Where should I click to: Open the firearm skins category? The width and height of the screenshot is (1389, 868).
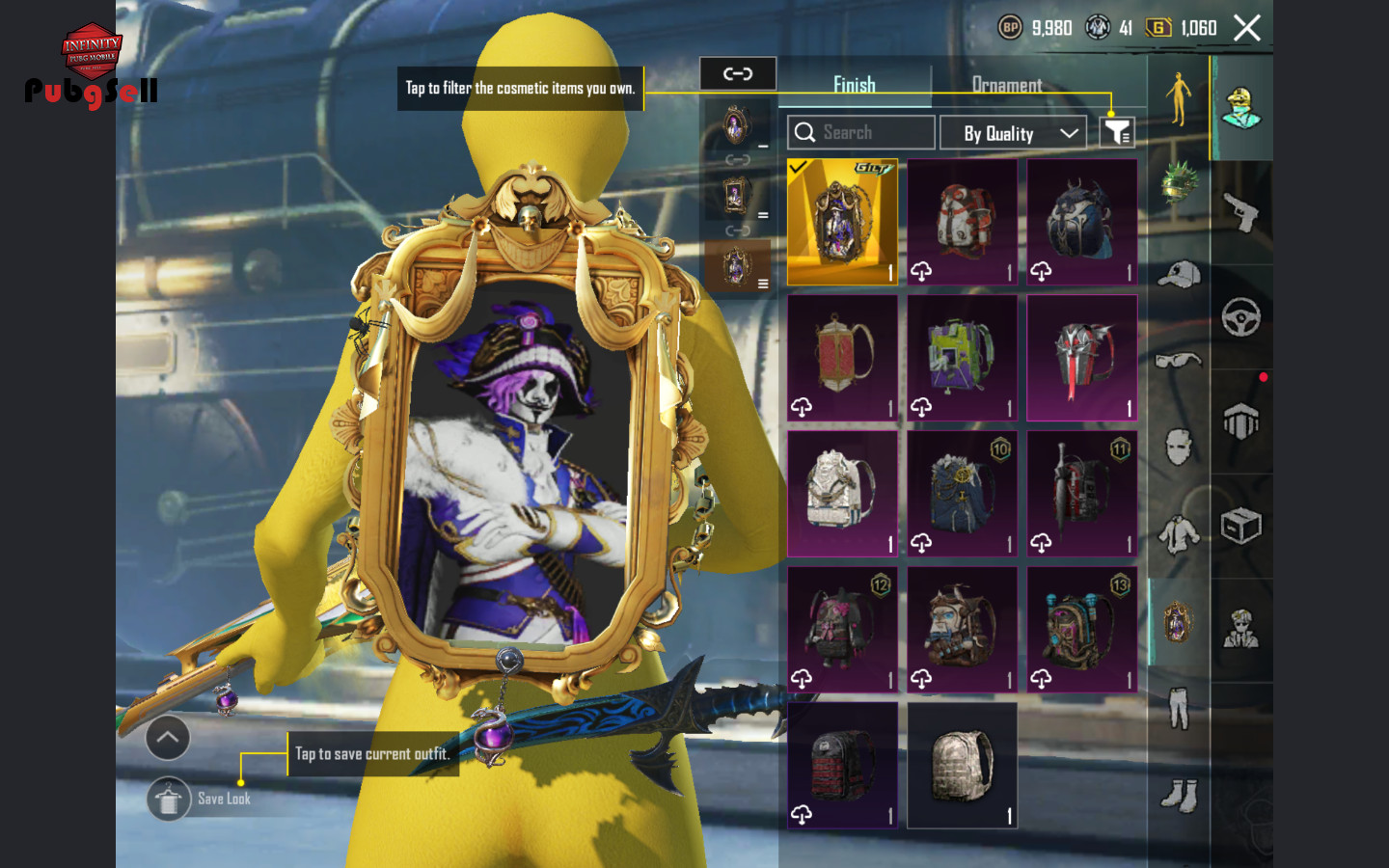point(1241,212)
